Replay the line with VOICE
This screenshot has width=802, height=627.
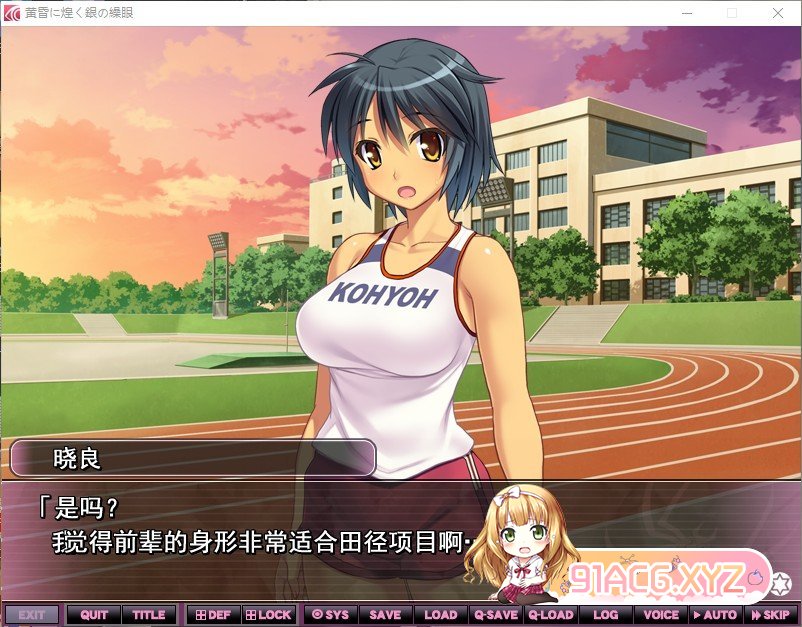(x=661, y=615)
